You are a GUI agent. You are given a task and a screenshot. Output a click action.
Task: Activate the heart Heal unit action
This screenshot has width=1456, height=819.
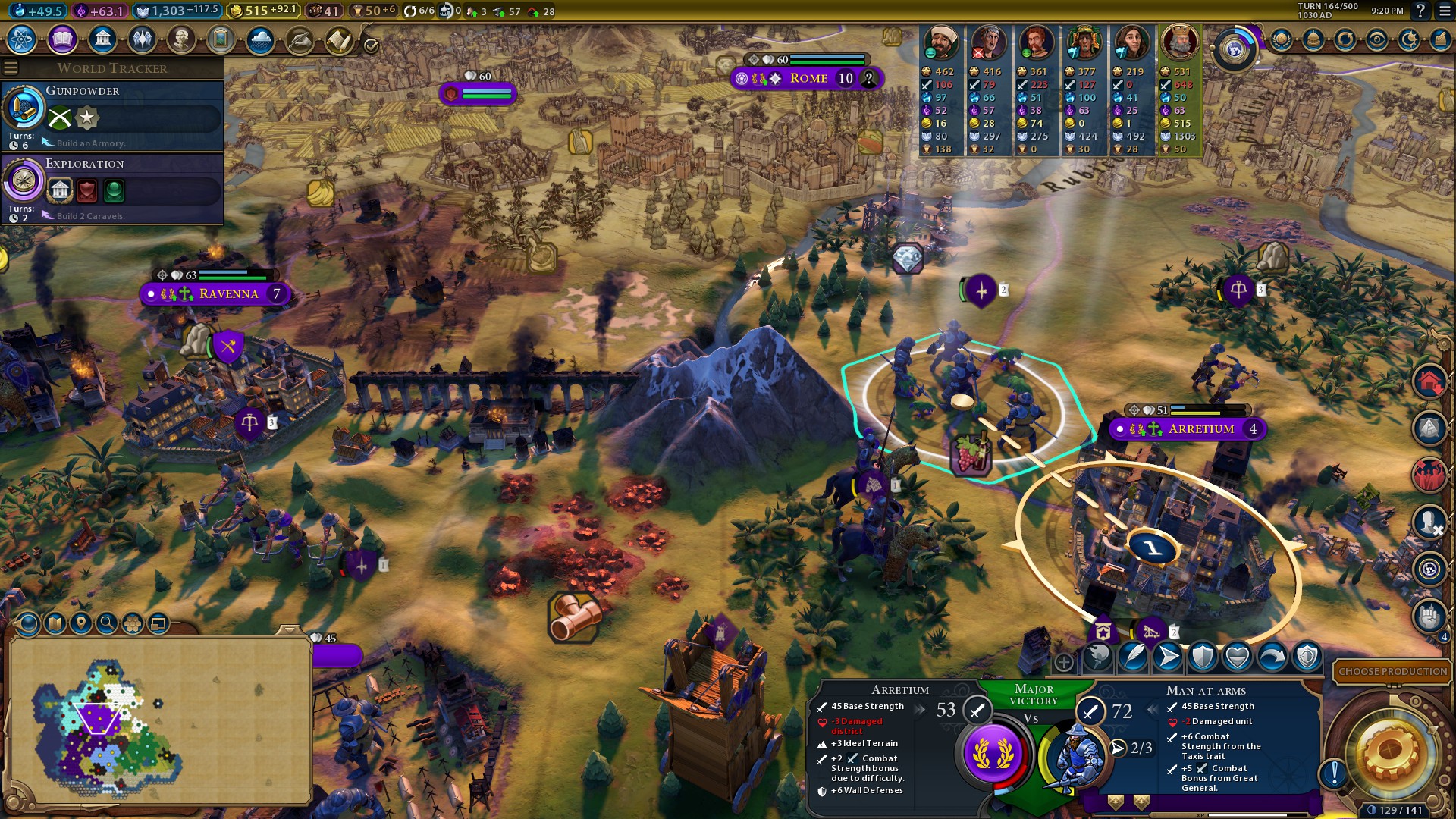(1238, 657)
